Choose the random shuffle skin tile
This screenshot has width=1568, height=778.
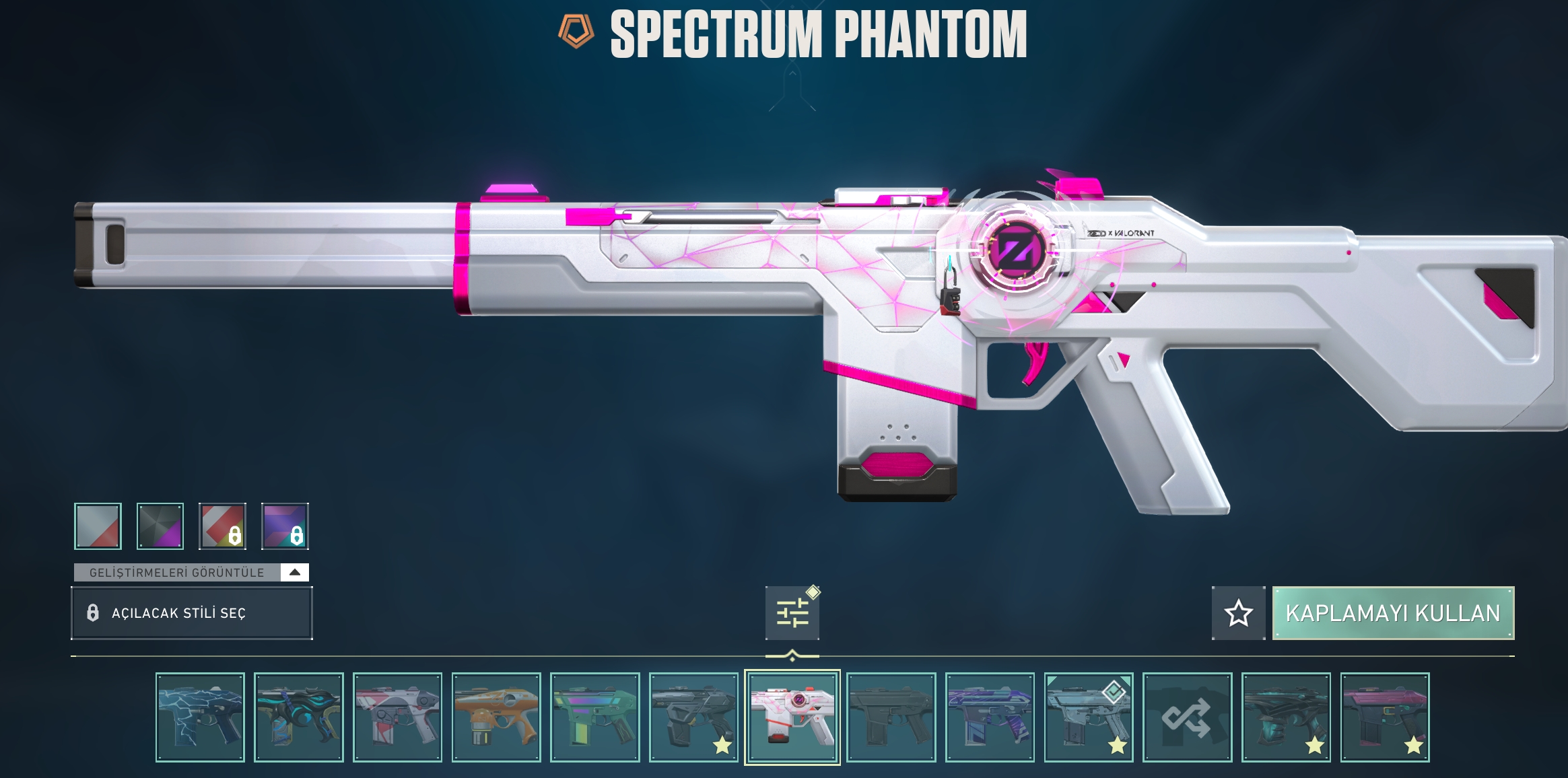pyautogui.click(x=1187, y=717)
